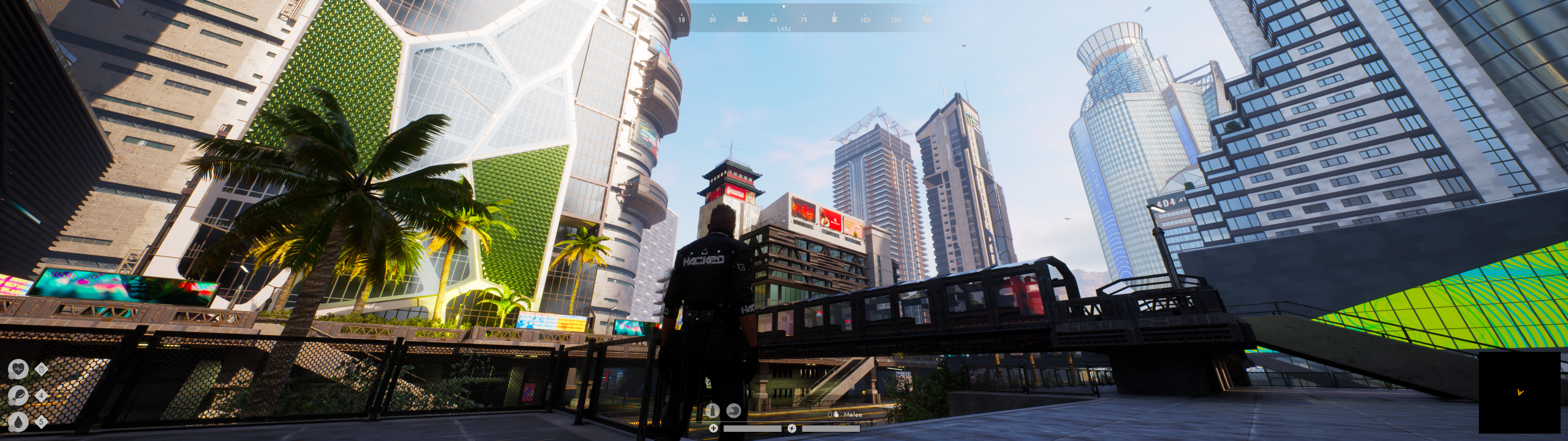Select the Melee weapon label
The width and height of the screenshot is (1568, 441).
pos(852,415)
